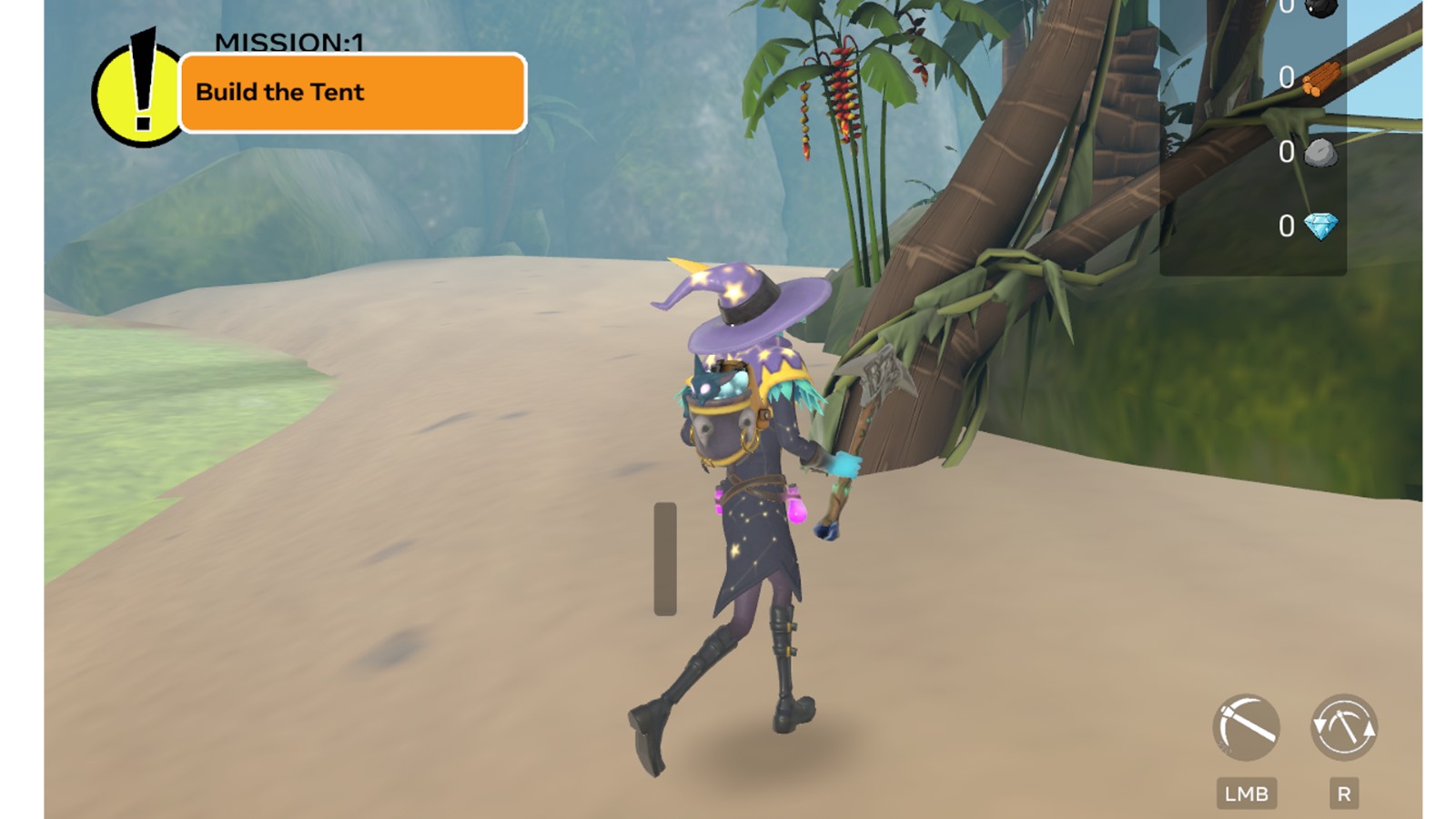This screenshot has height=819, width=1456.
Task: Activate the pickaxe swing action icon
Action: [x=1246, y=728]
